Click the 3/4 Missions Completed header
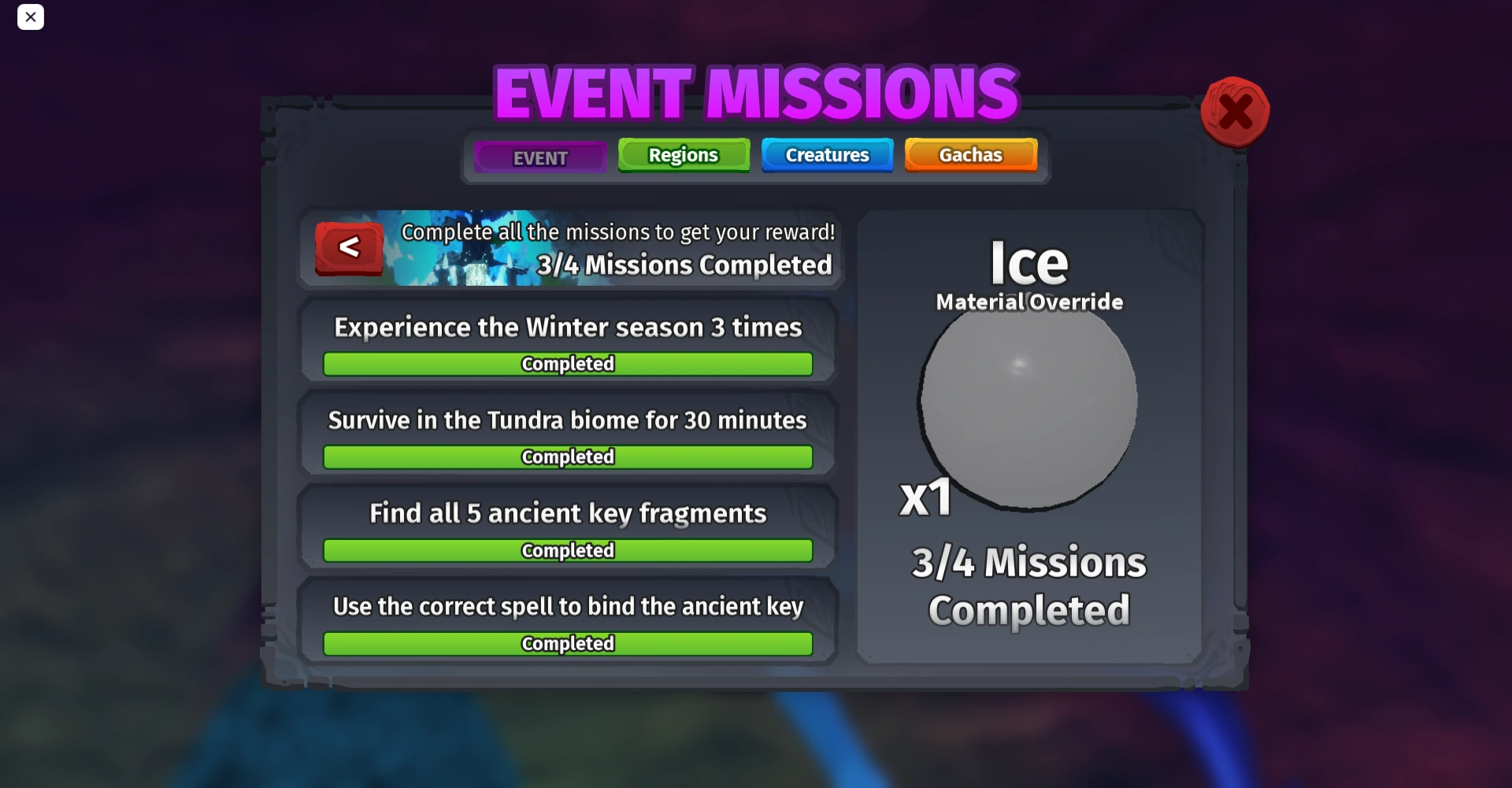The width and height of the screenshot is (1512, 788). [x=684, y=265]
